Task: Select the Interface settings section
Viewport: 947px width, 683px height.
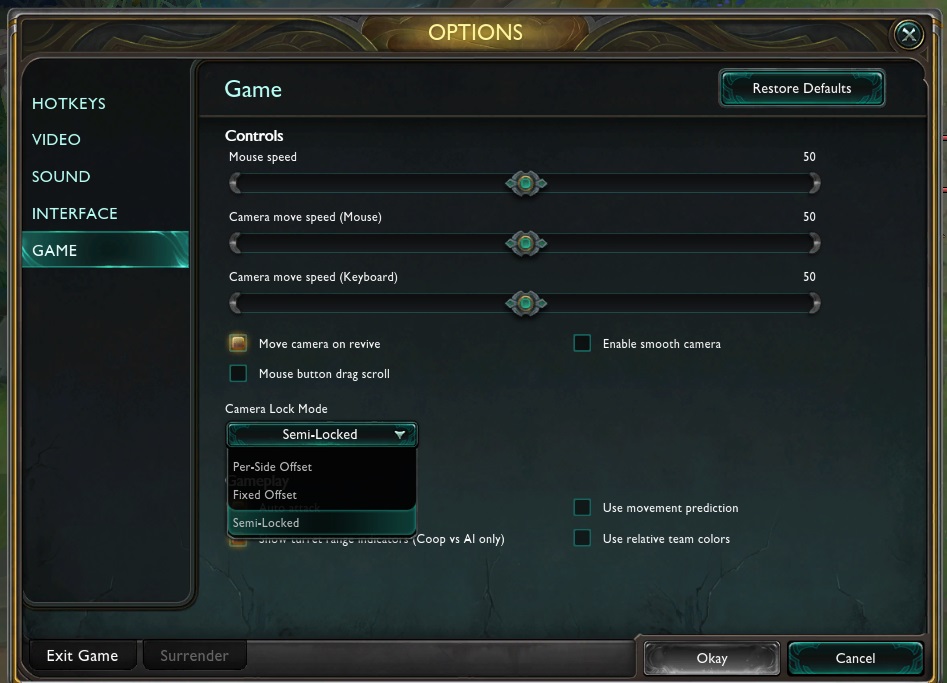Action: click(x=75, y=214)
